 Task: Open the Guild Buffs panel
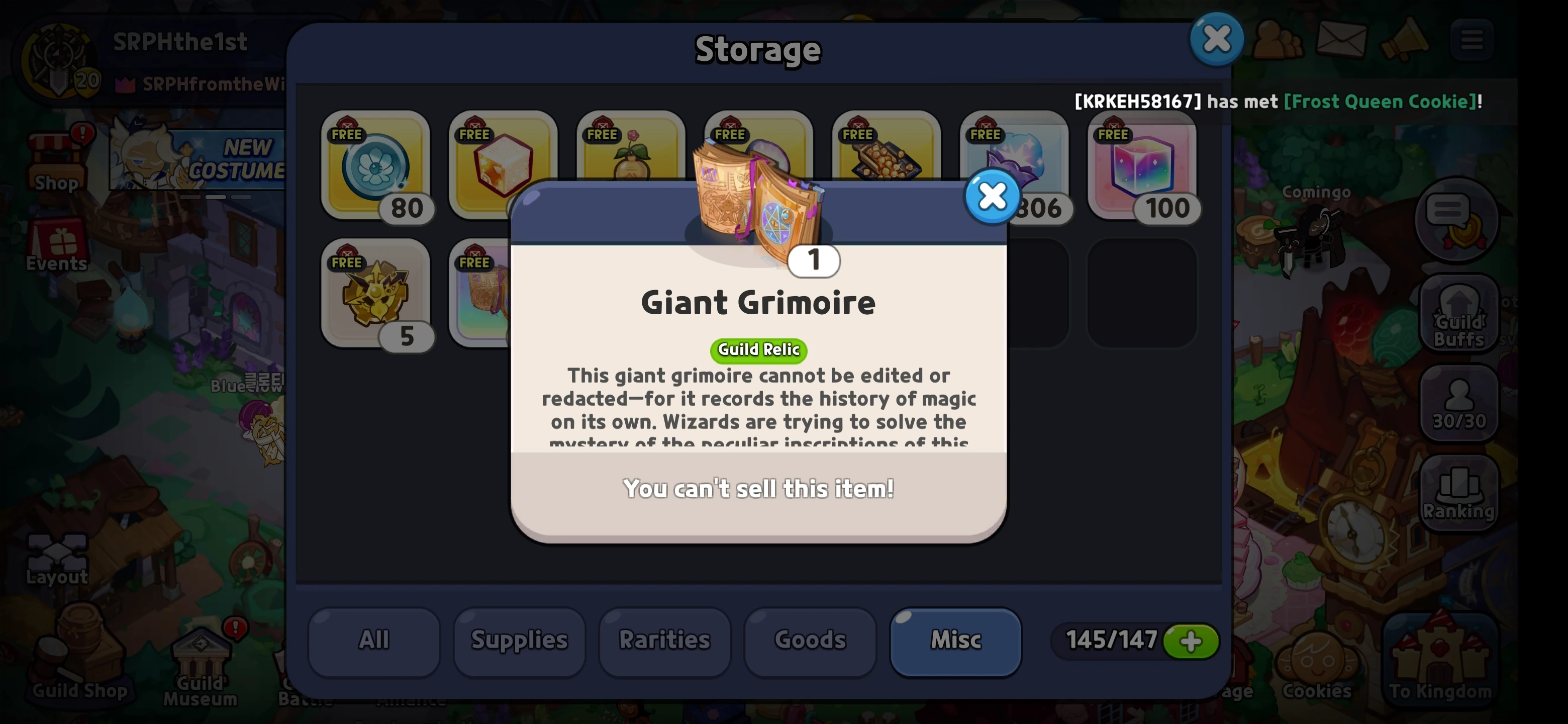tap(1459, 314)
